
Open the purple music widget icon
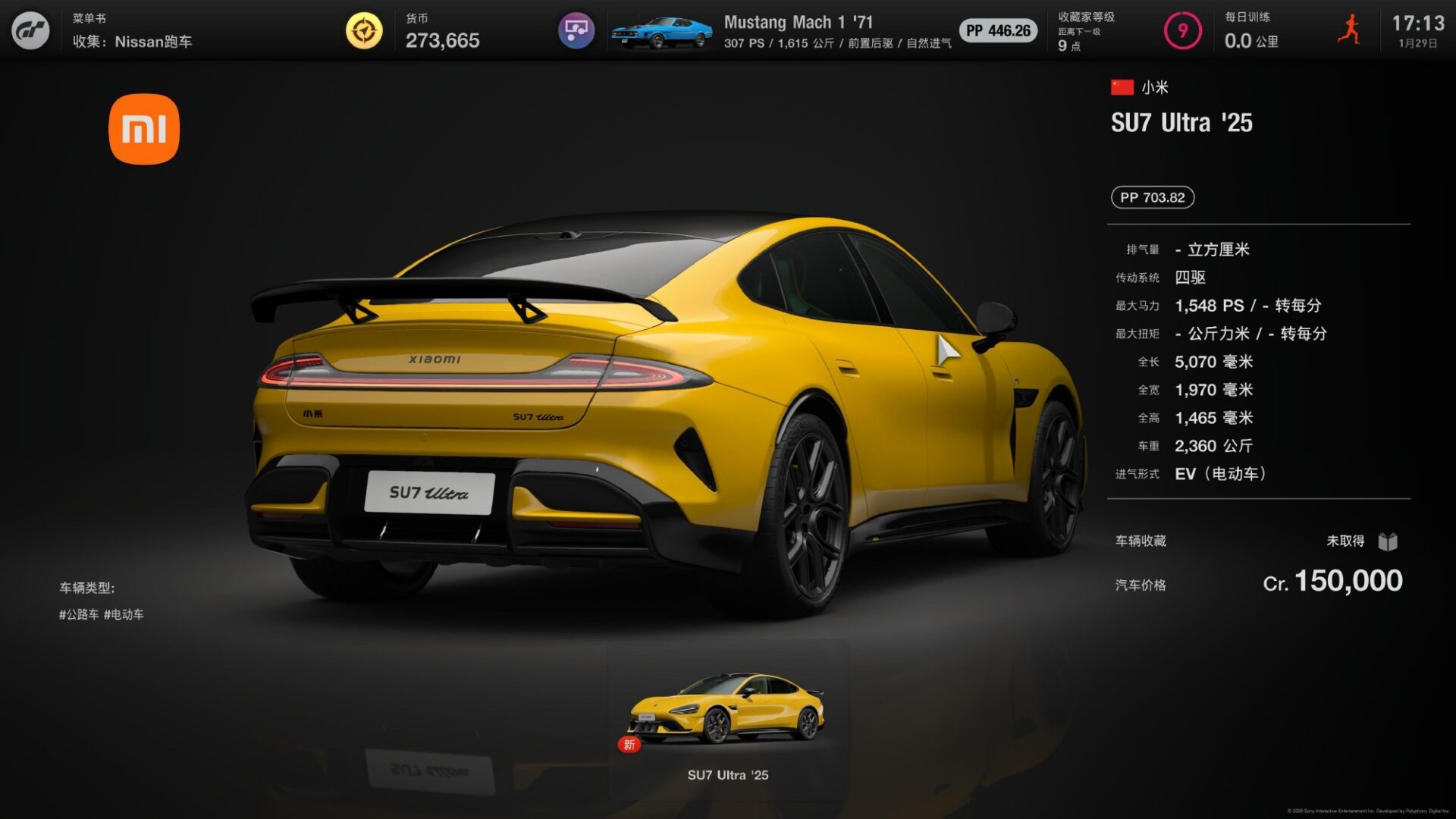tap(576, 31)
